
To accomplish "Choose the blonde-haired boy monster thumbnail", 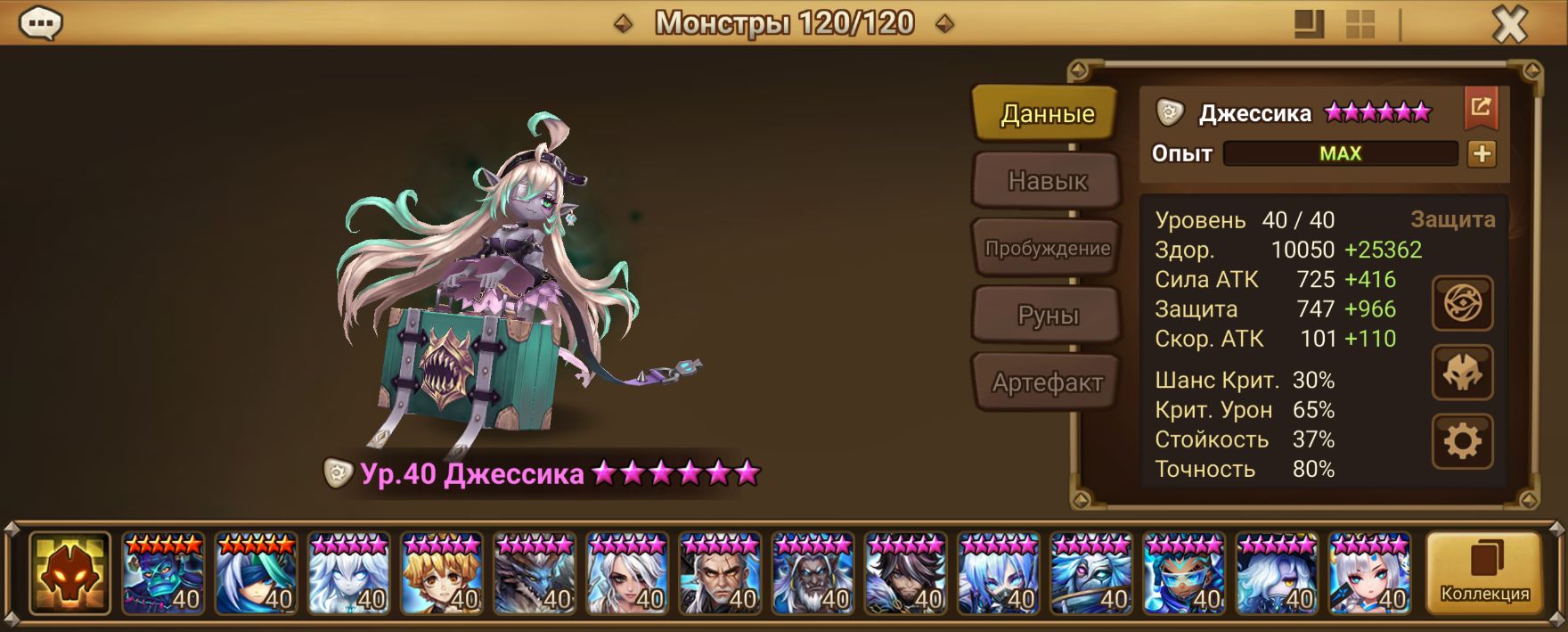I will pyautogui.click(x=442, y=573).
